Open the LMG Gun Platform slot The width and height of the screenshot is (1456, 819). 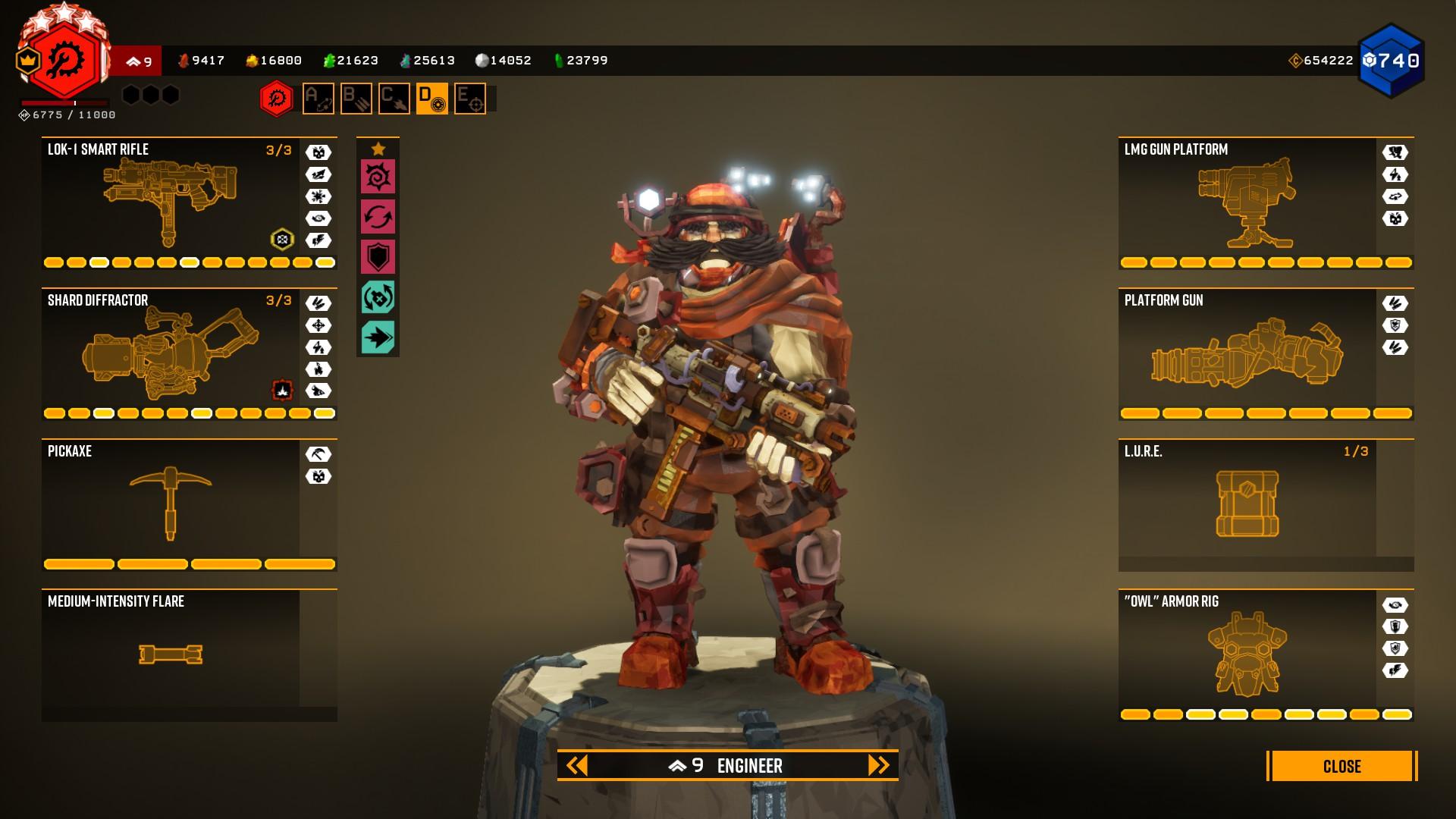(1247, 203)
